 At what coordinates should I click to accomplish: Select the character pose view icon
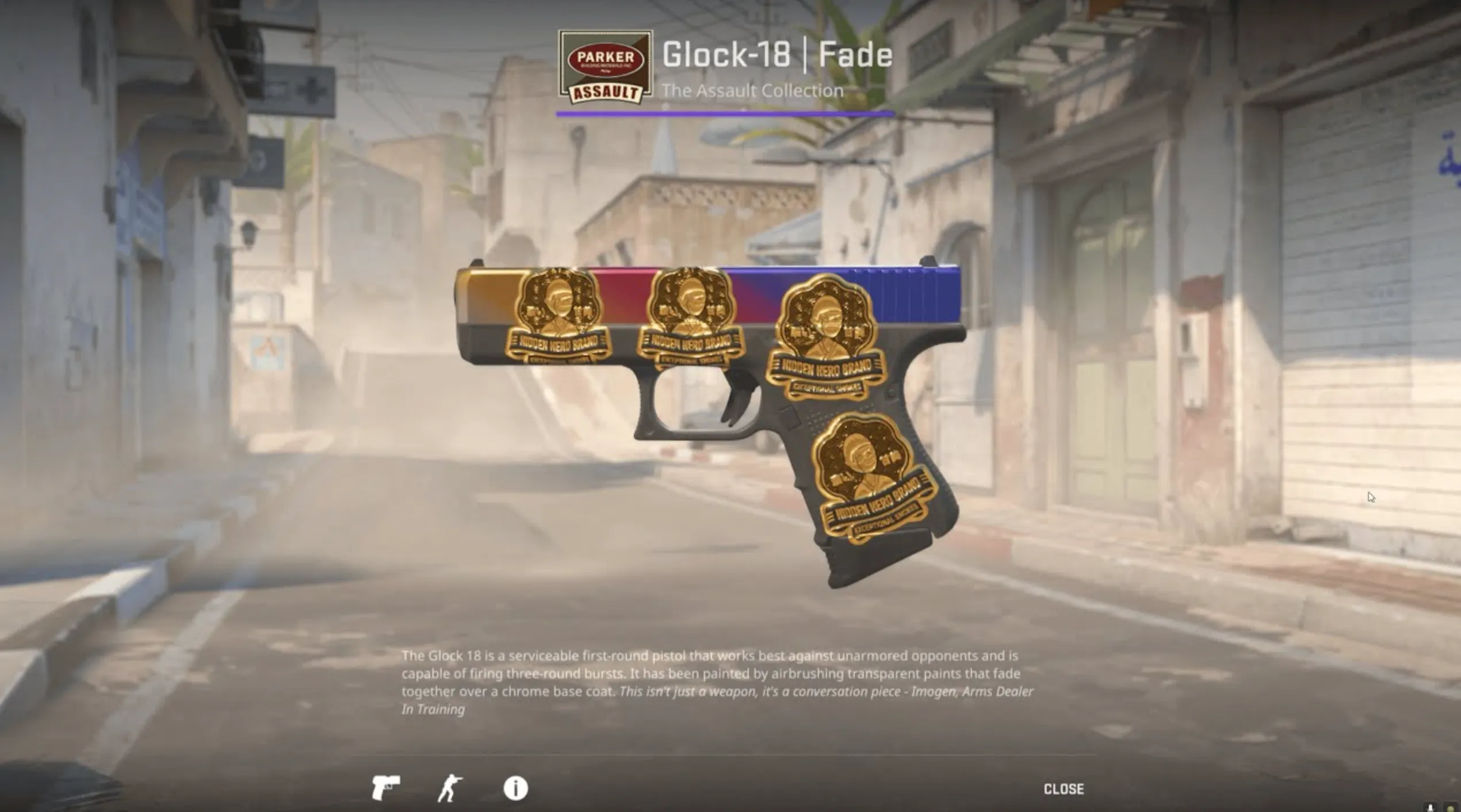pyautogui.click(x=450, y=789)
